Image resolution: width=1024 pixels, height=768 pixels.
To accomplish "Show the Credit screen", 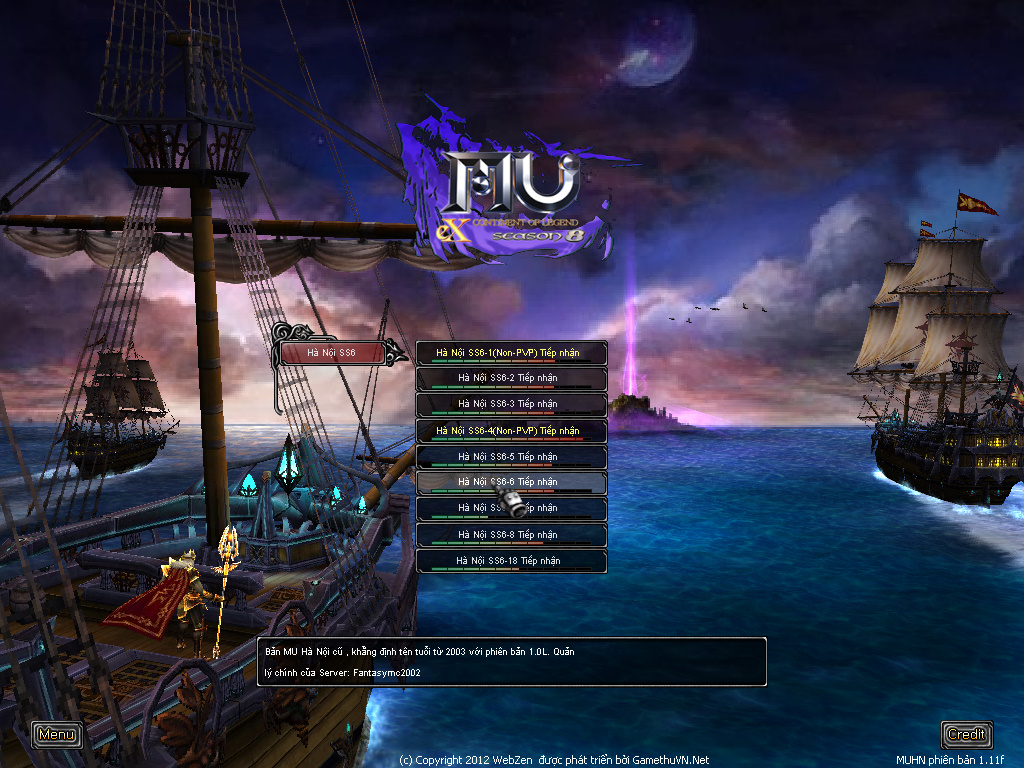I will 966,735.
